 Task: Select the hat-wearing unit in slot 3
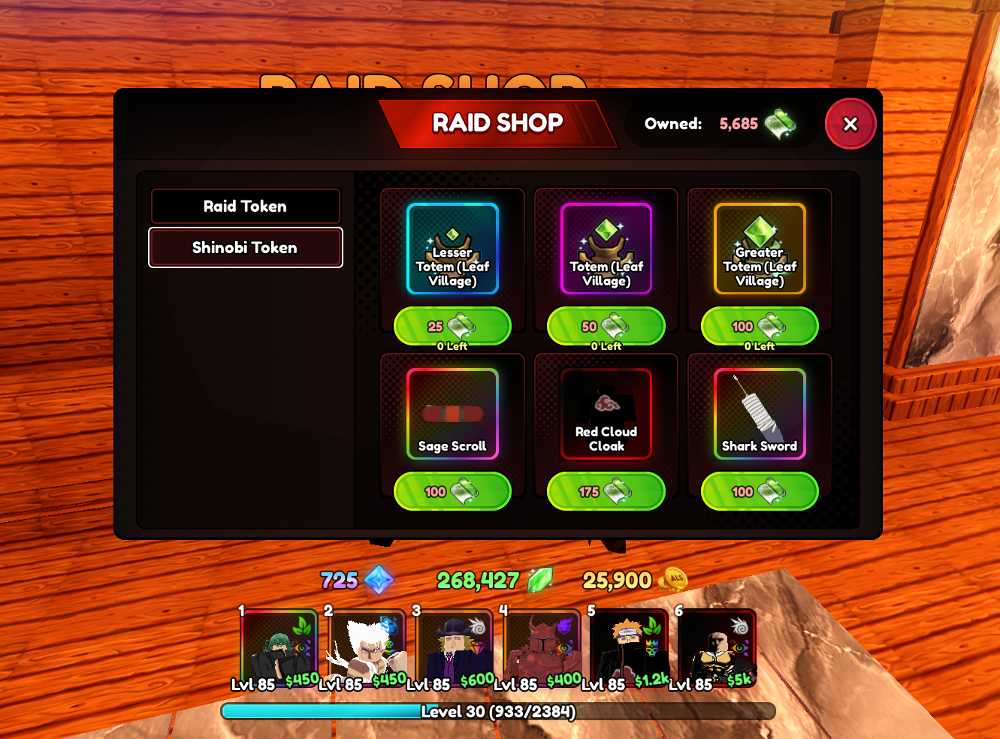(x=455, y=647)
